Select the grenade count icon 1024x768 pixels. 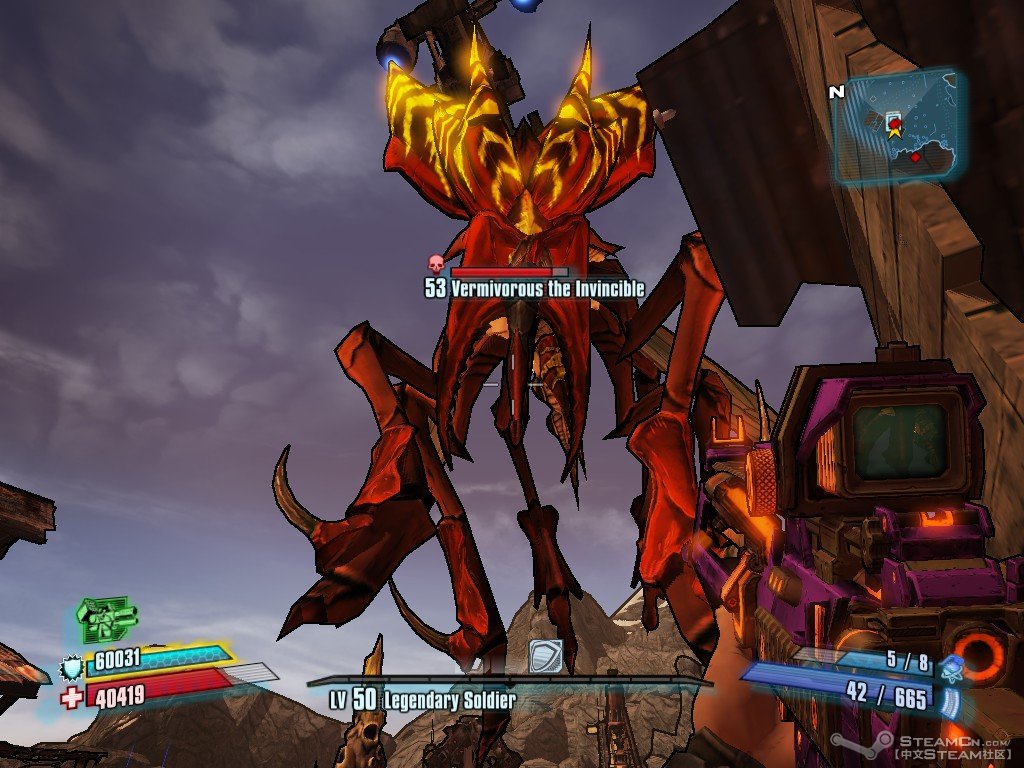(951, 664)
